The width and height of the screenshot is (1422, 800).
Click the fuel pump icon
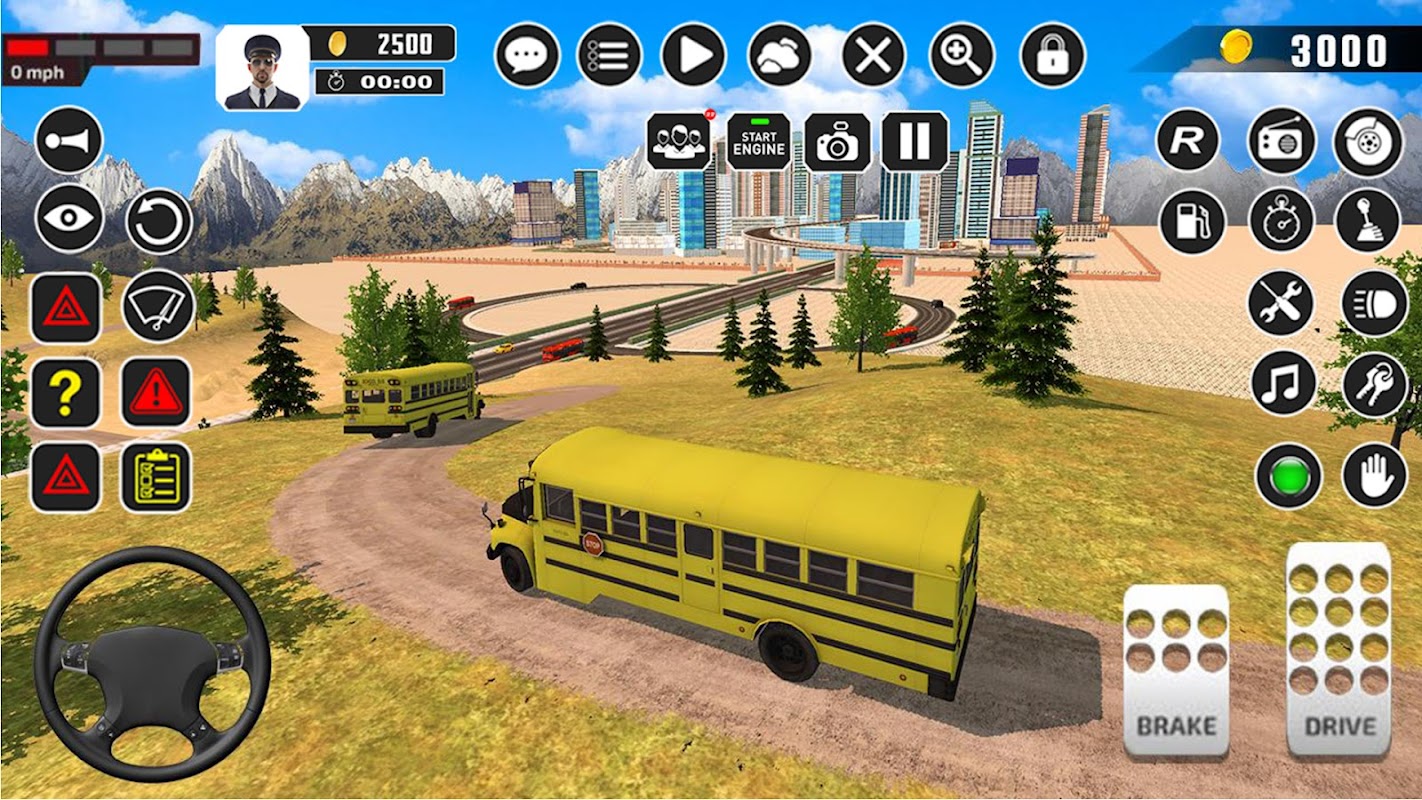click(1192, 221)
